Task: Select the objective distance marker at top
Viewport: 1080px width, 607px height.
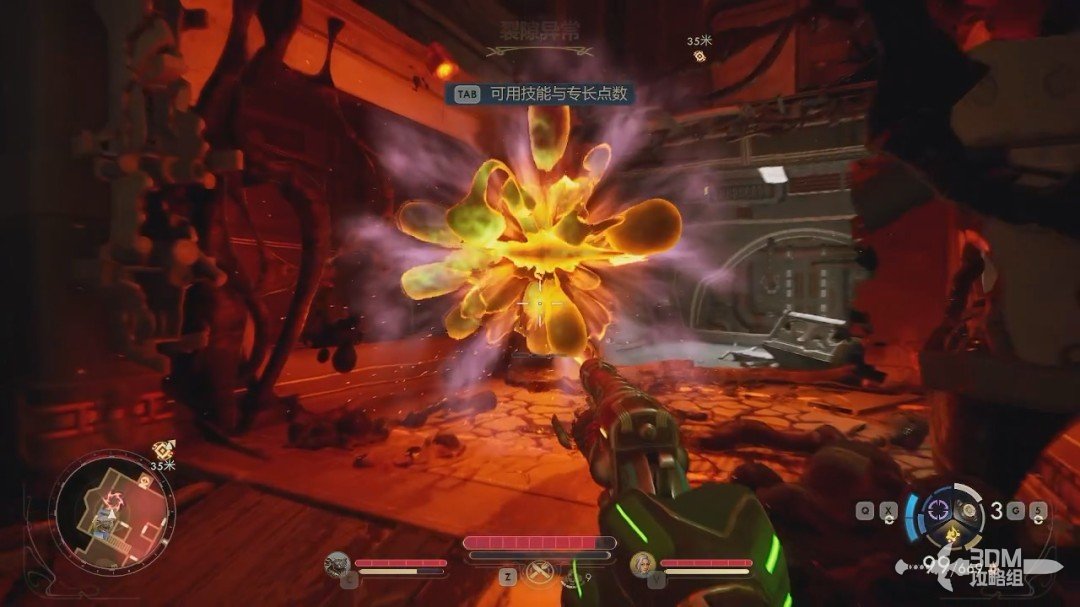Action: pos(700,49)
